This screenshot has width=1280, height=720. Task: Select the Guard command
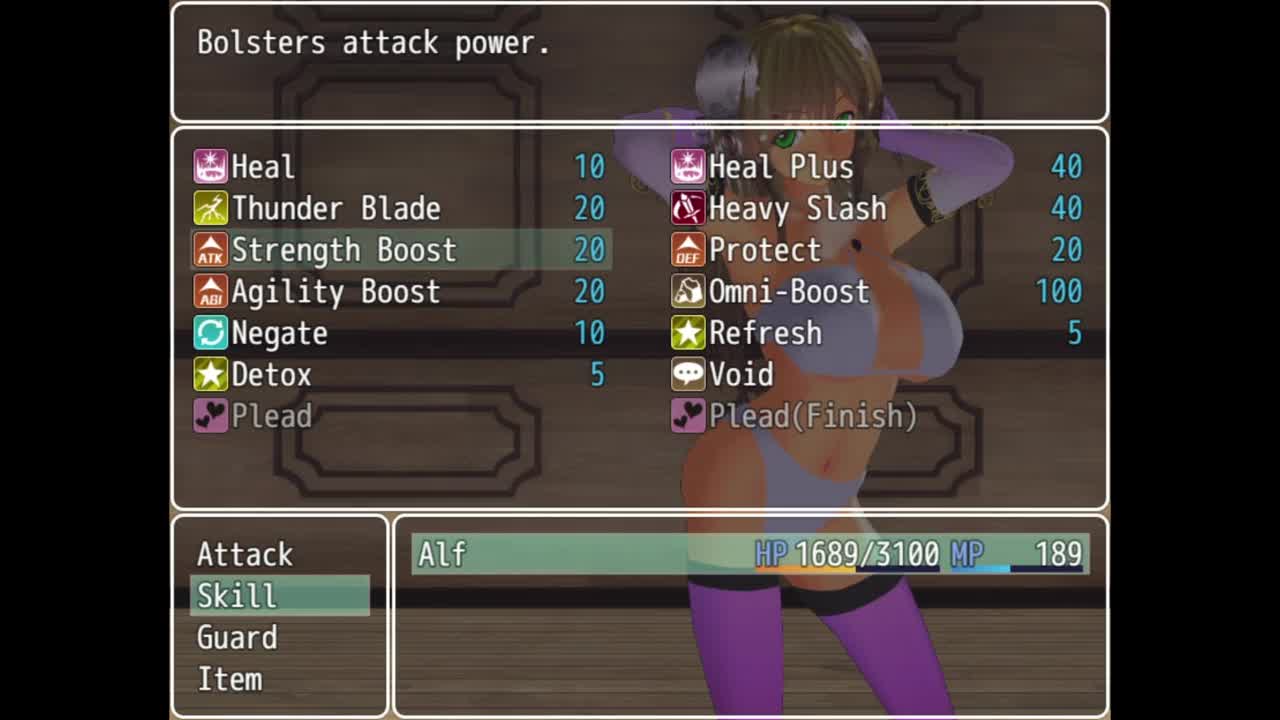[279, 638]
